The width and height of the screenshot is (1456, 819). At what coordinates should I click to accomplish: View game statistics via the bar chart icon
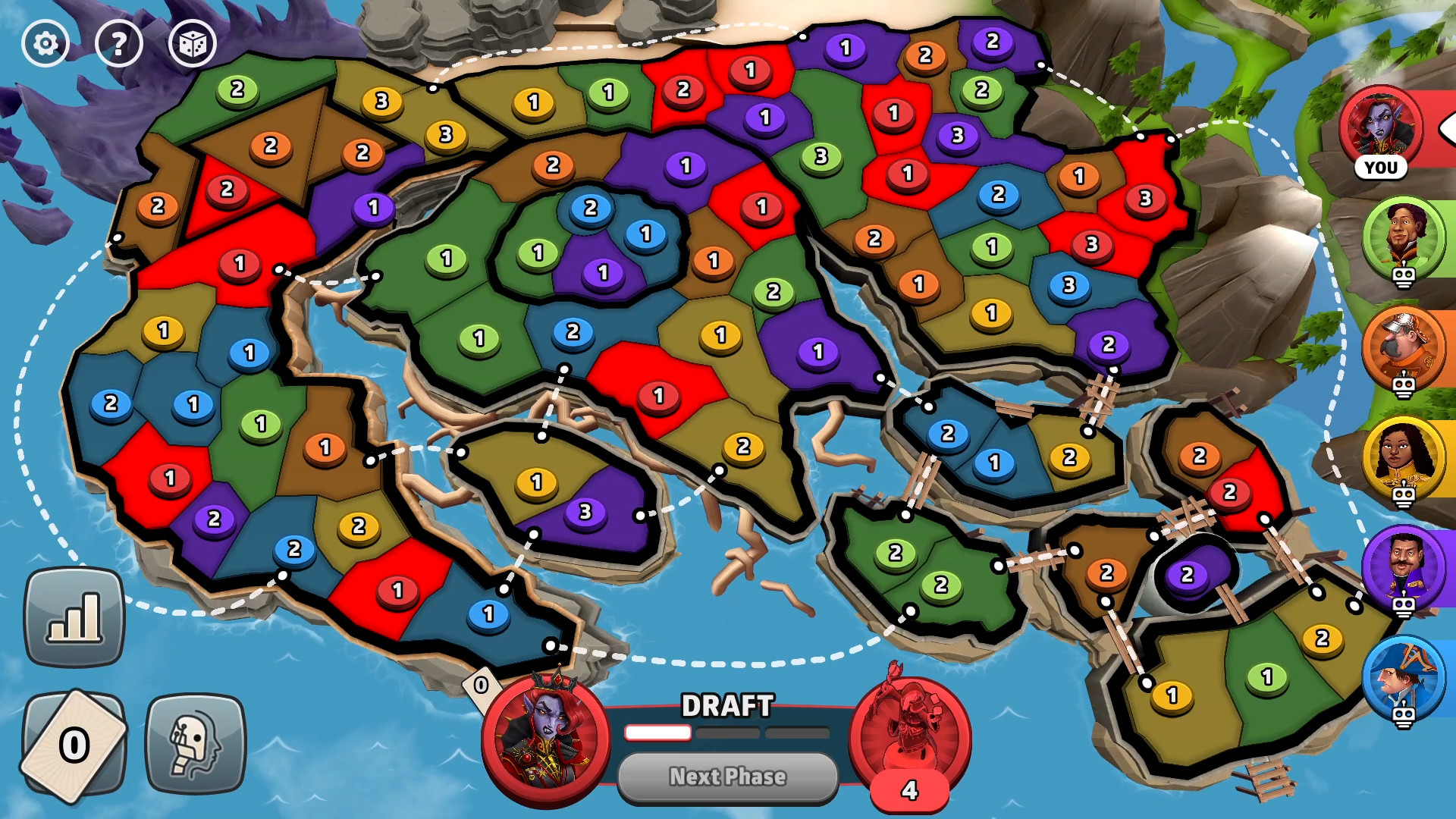tap(74, 616)
